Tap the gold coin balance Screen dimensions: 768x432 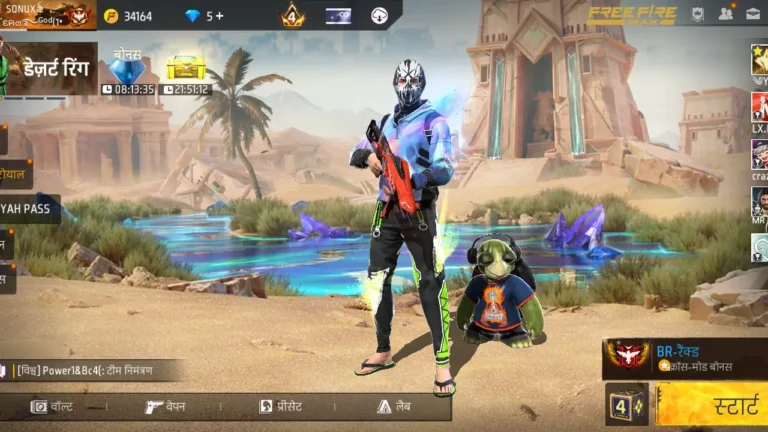click(129, 16)
